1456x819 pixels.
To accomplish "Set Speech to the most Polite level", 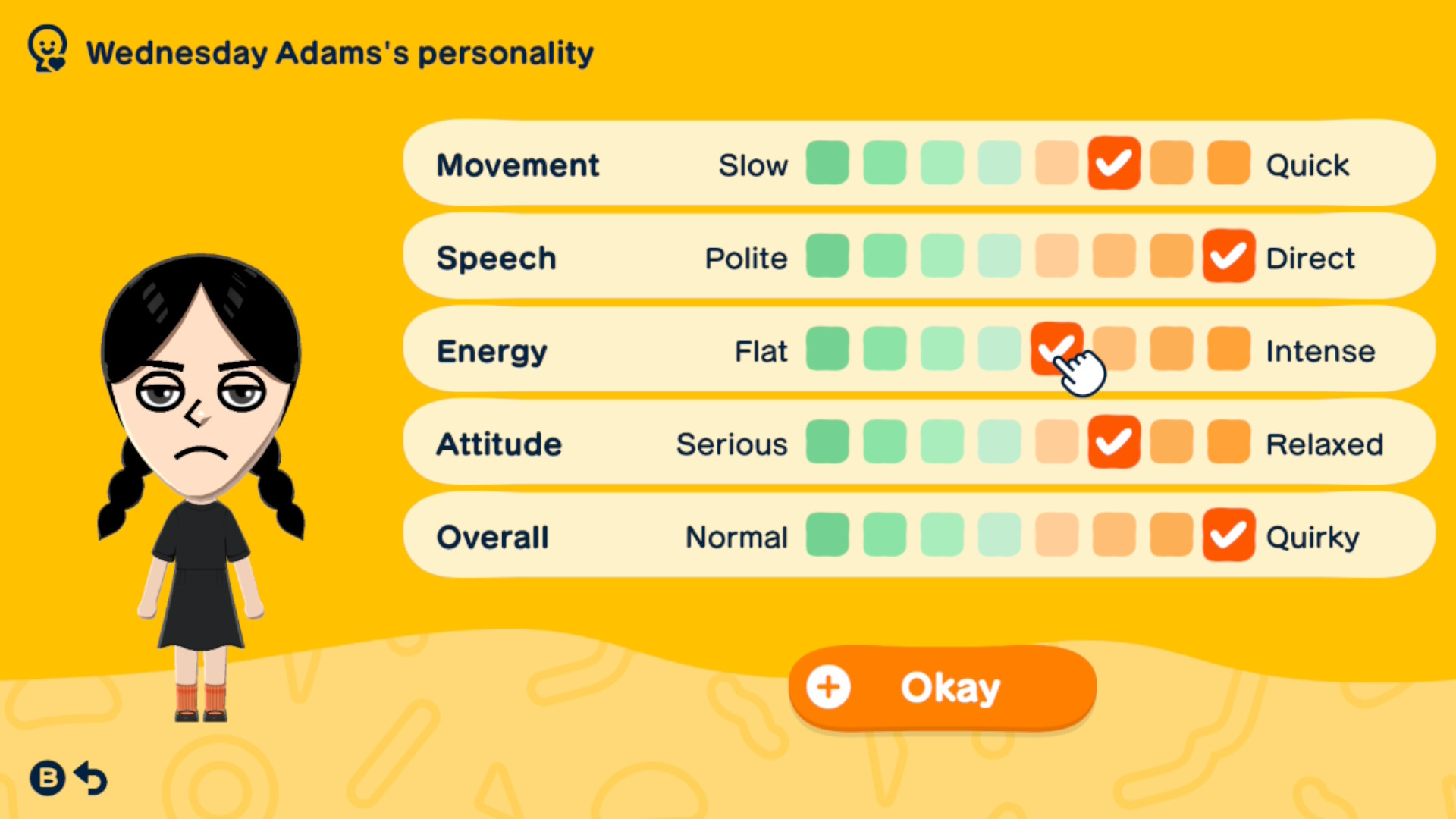I will [827, 256].
